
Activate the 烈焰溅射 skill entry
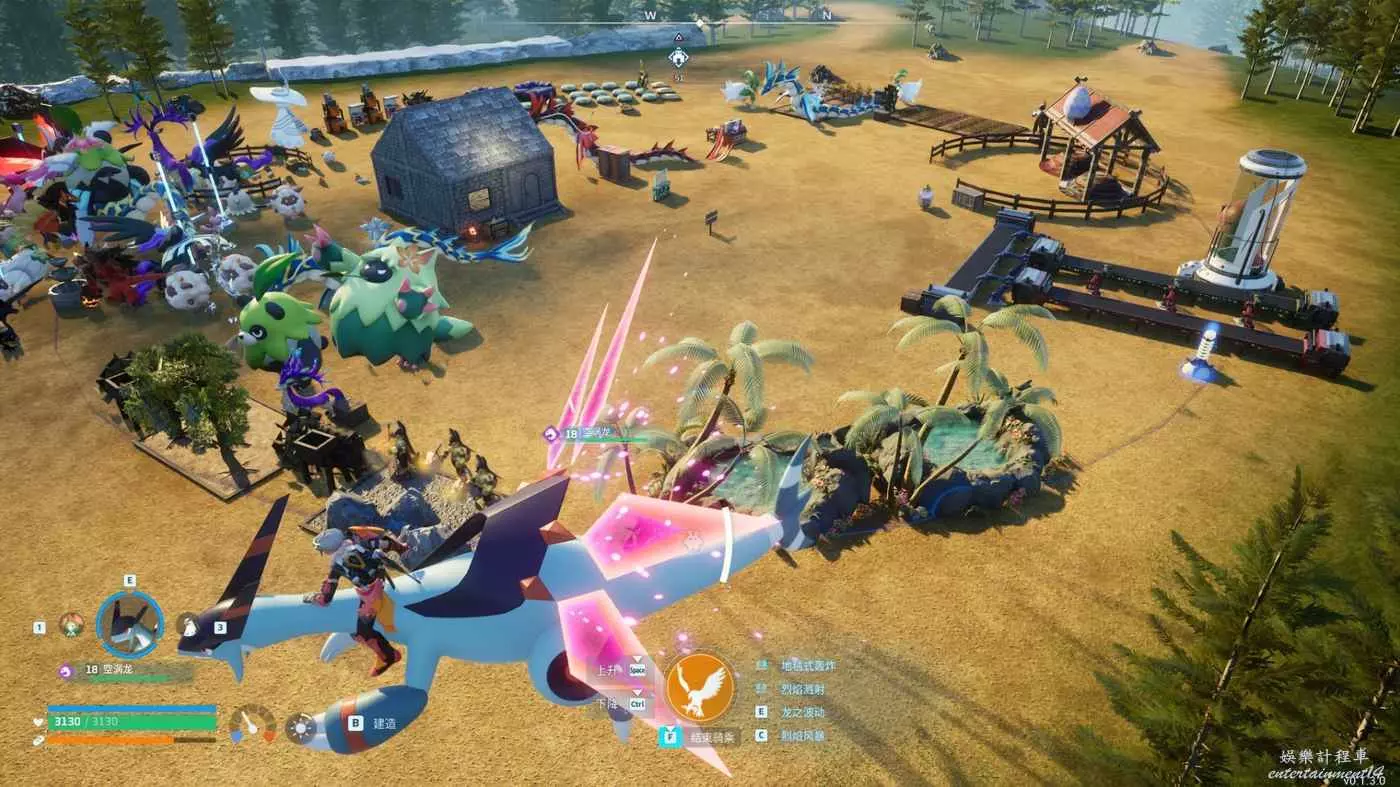803,689
